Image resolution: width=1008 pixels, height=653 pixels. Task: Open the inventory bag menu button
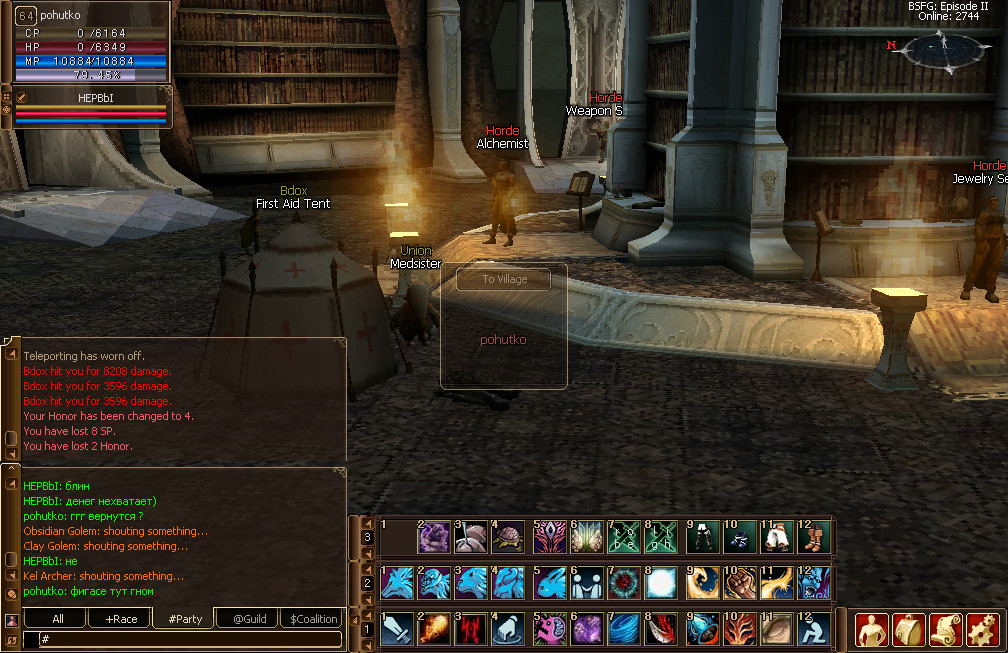pos(908,629)
